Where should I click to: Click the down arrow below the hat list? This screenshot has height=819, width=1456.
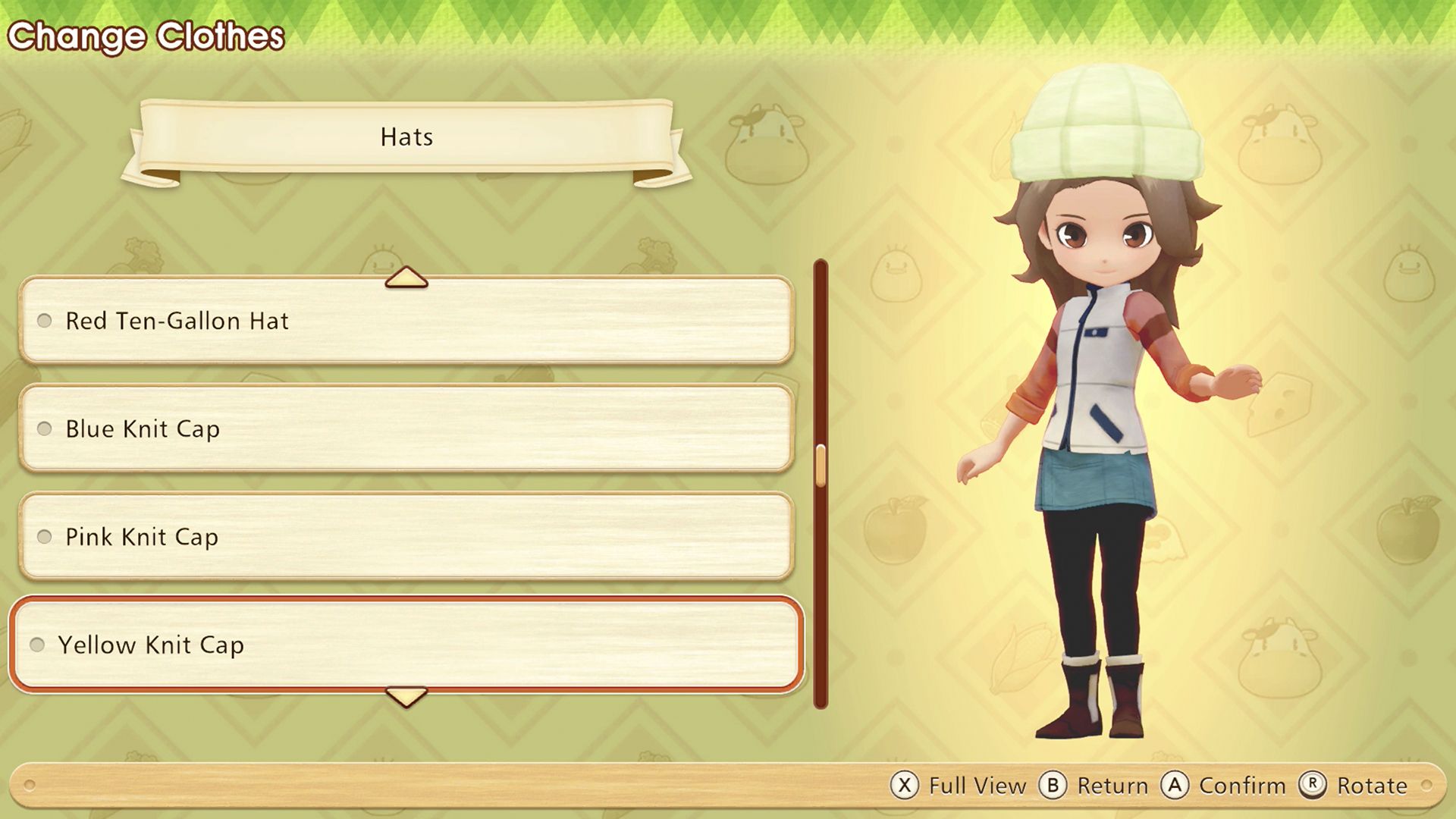406,696
